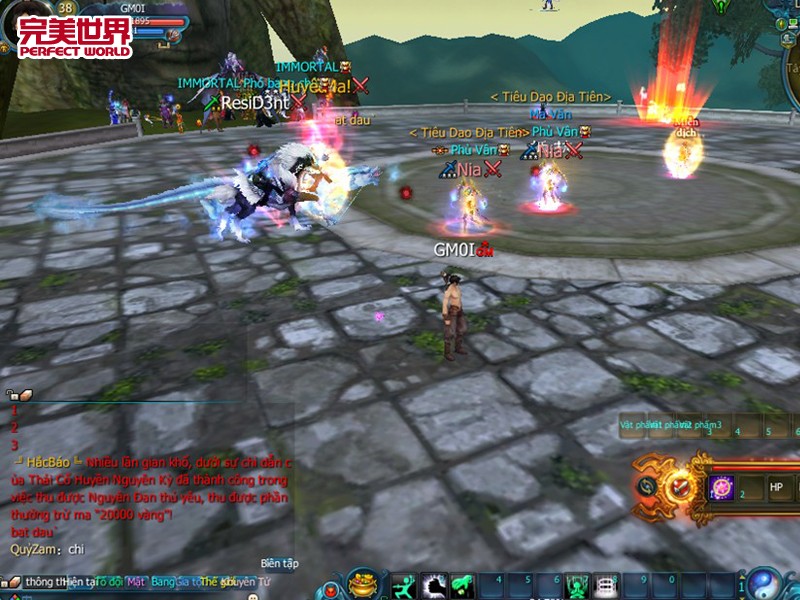The height and width of the screenshot is (600, 800).
Task: Trigger the green kicking figure skill
Action: point(462,584)
